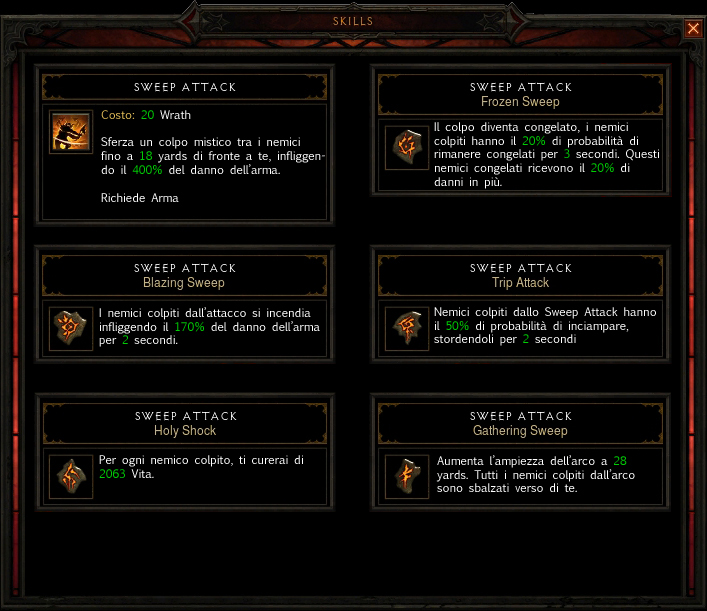Viewport: 707px width, 611px height.
Task: Pick the Gathering Sweep rune icon
Action: (x=406, y=476)
